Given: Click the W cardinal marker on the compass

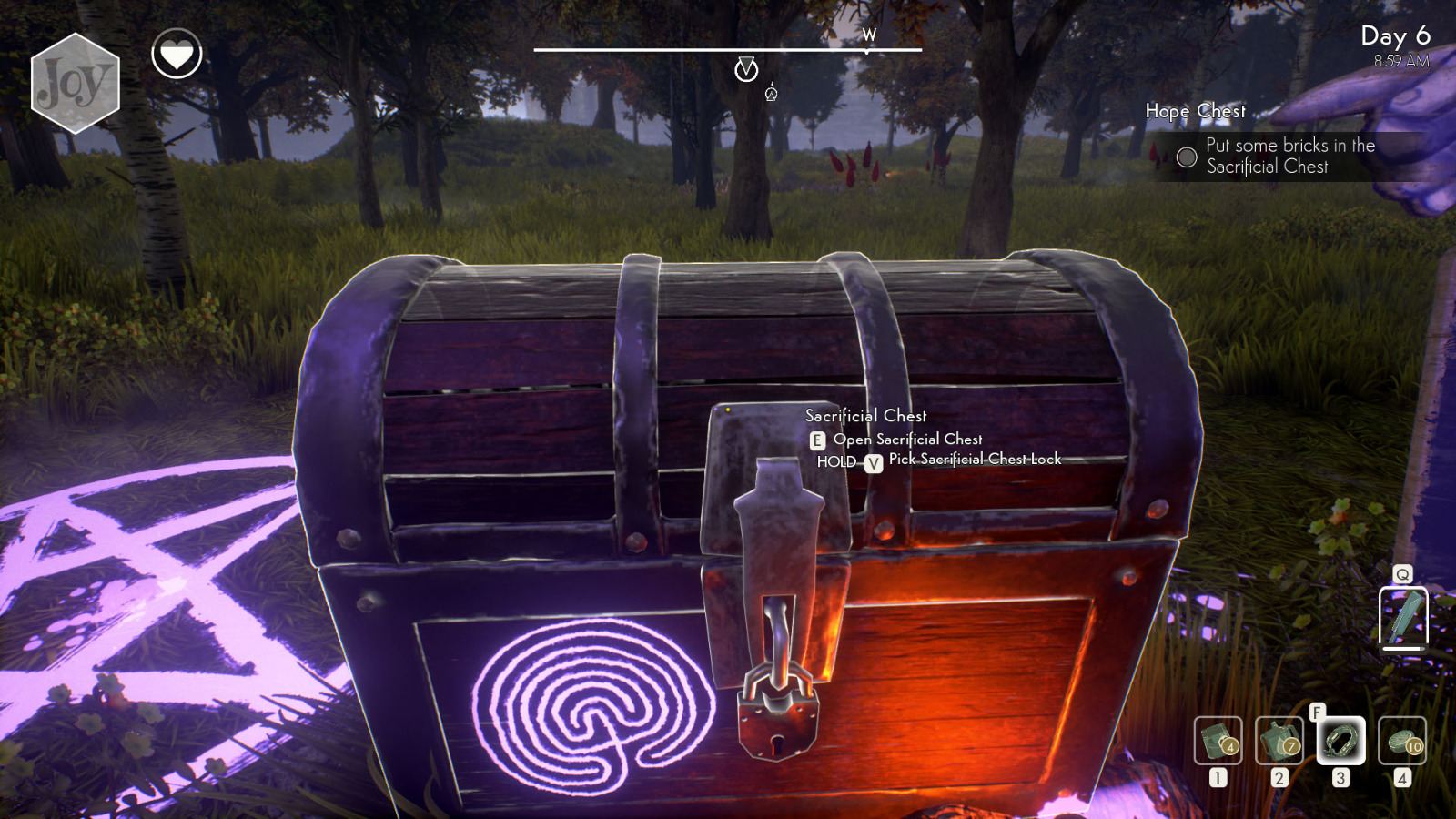Looking at the screenshot, I should click(x=871, y=36).
